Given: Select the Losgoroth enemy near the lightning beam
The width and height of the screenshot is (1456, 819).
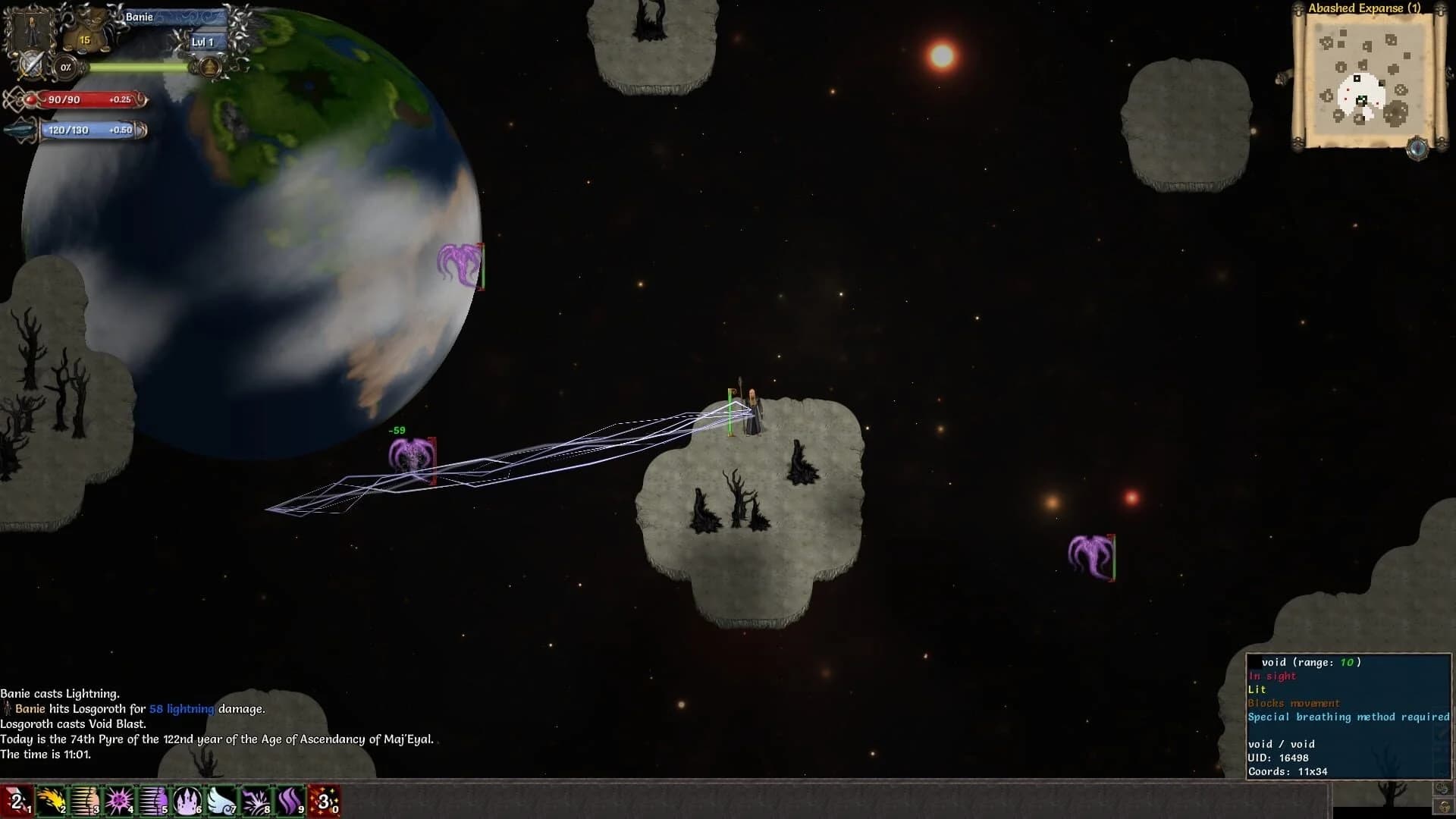Looking at the screenshot, I should point(412,455).
